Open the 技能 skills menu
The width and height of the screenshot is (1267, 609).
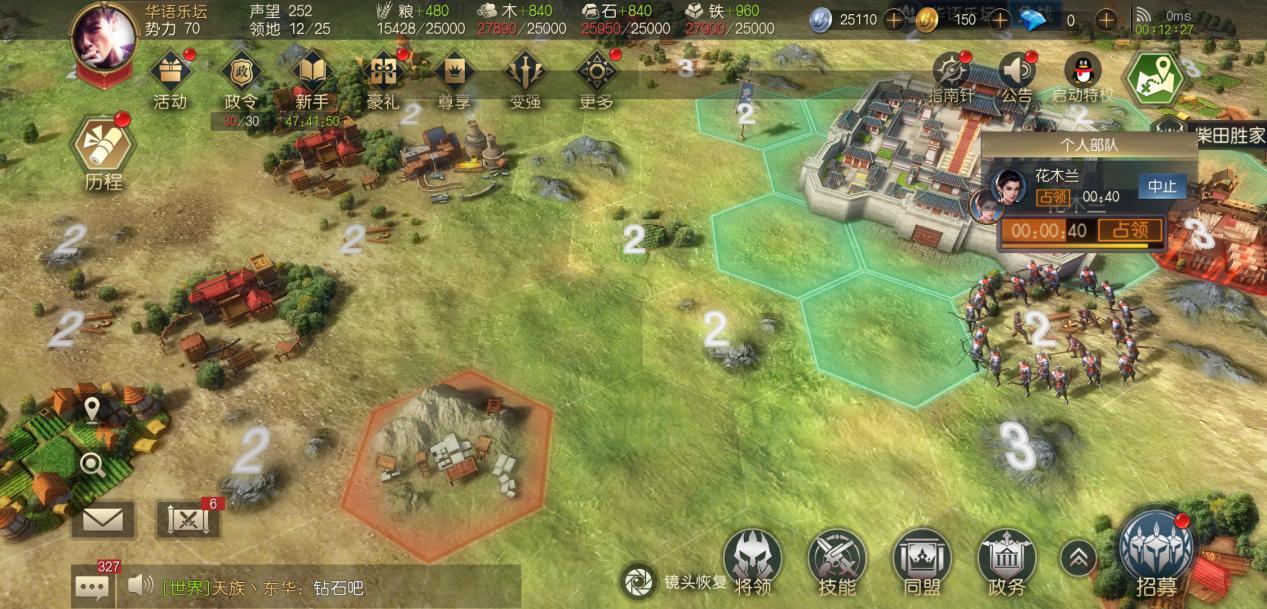(x=837, y=558)
